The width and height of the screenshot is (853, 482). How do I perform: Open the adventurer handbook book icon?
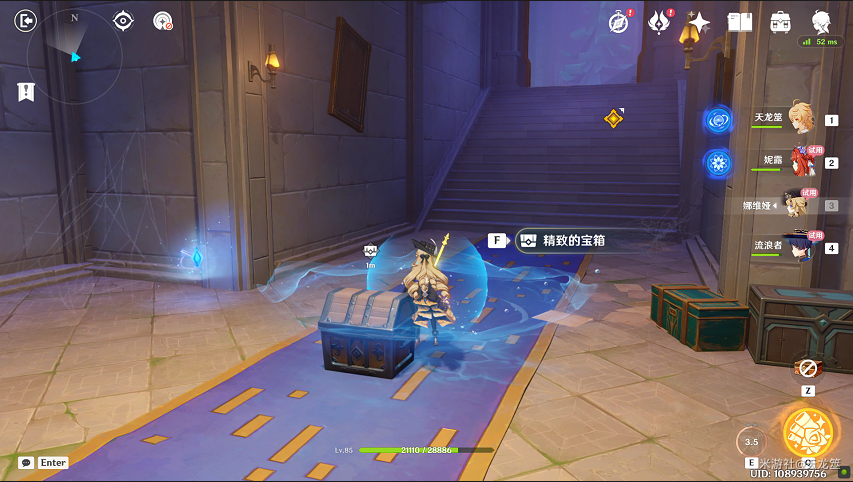[740, 22]
